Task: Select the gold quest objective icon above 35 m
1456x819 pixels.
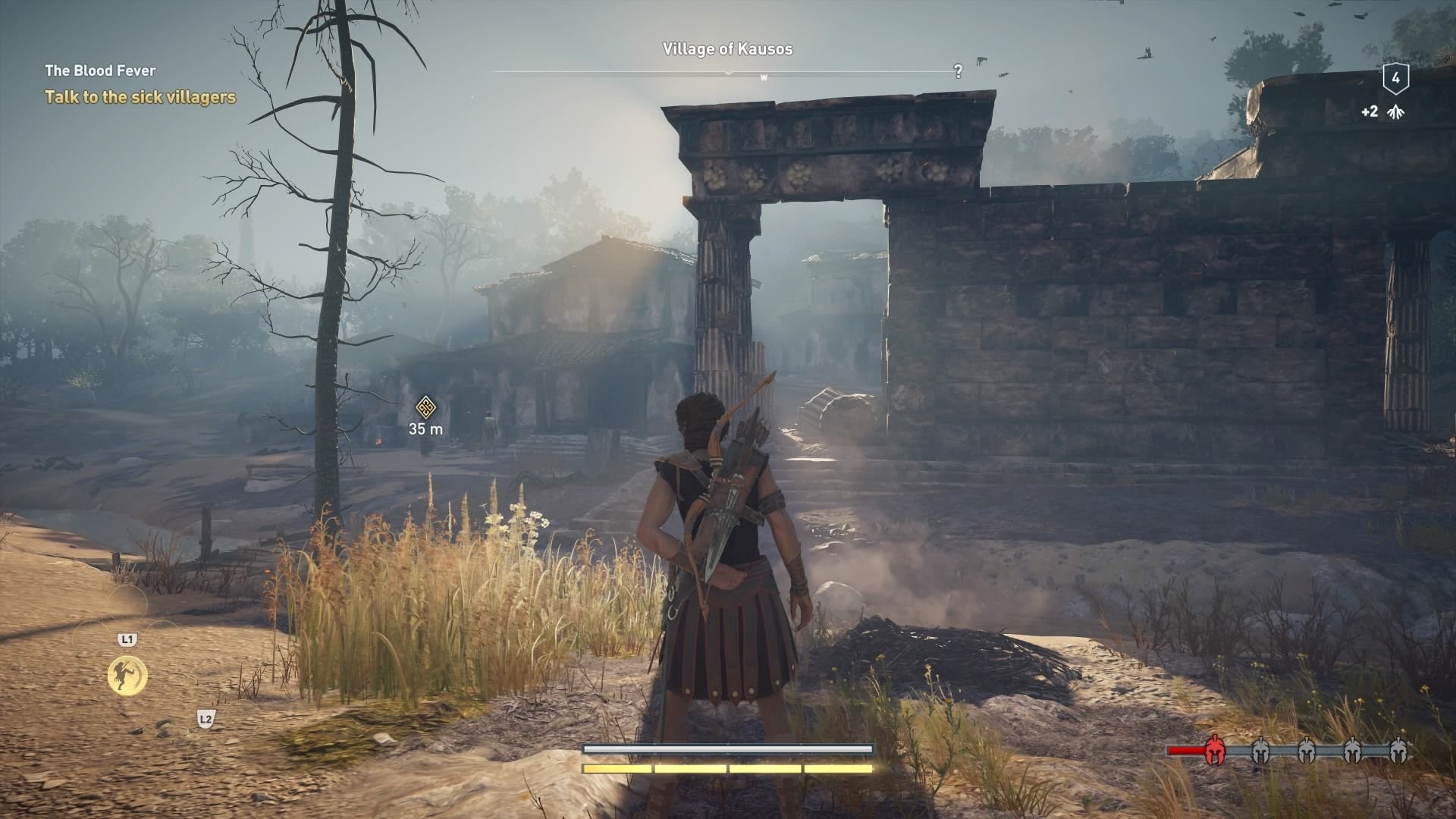Action: pos(425,407)
